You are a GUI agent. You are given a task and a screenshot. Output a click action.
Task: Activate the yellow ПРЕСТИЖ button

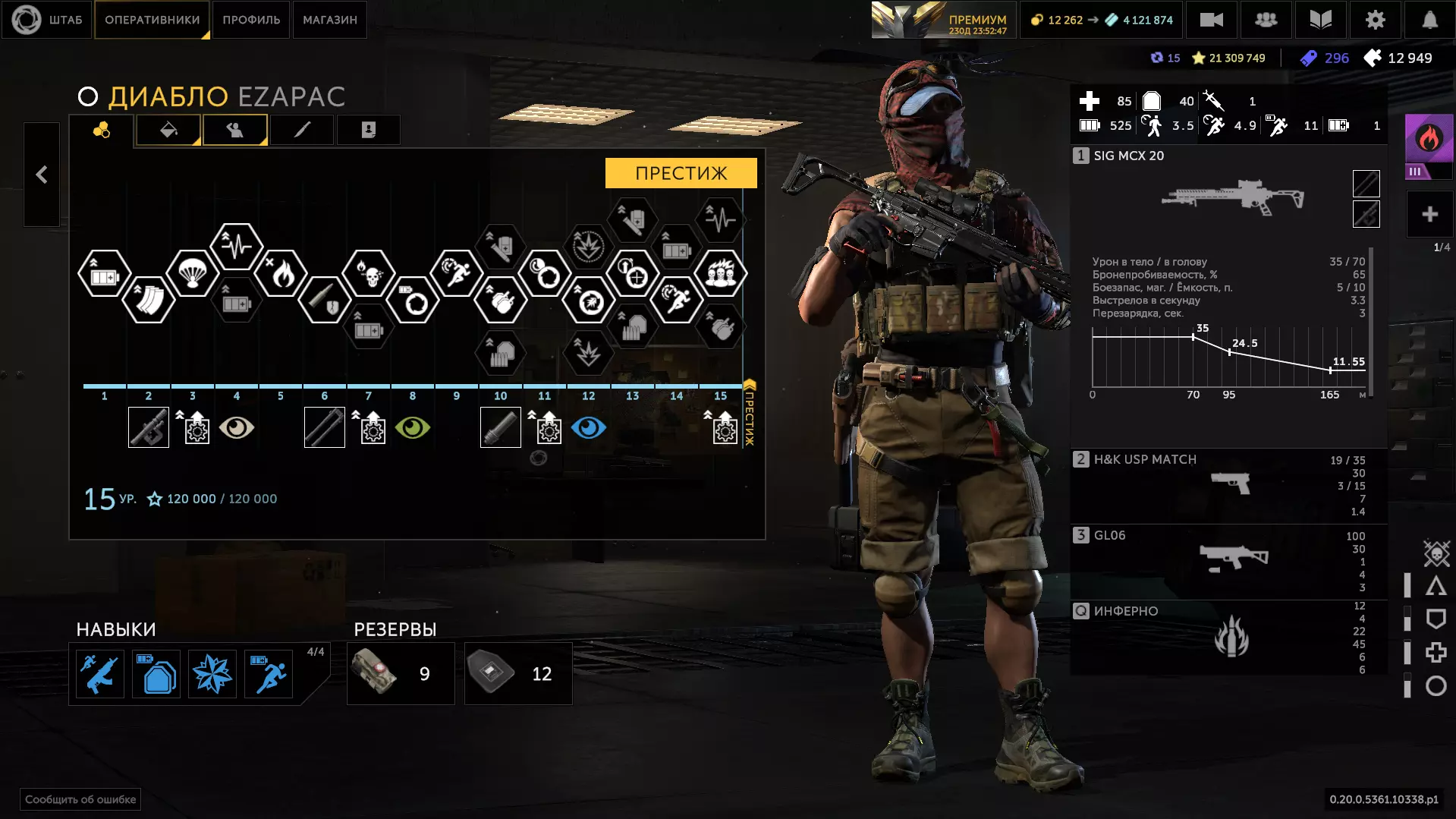tap(681, 173)
